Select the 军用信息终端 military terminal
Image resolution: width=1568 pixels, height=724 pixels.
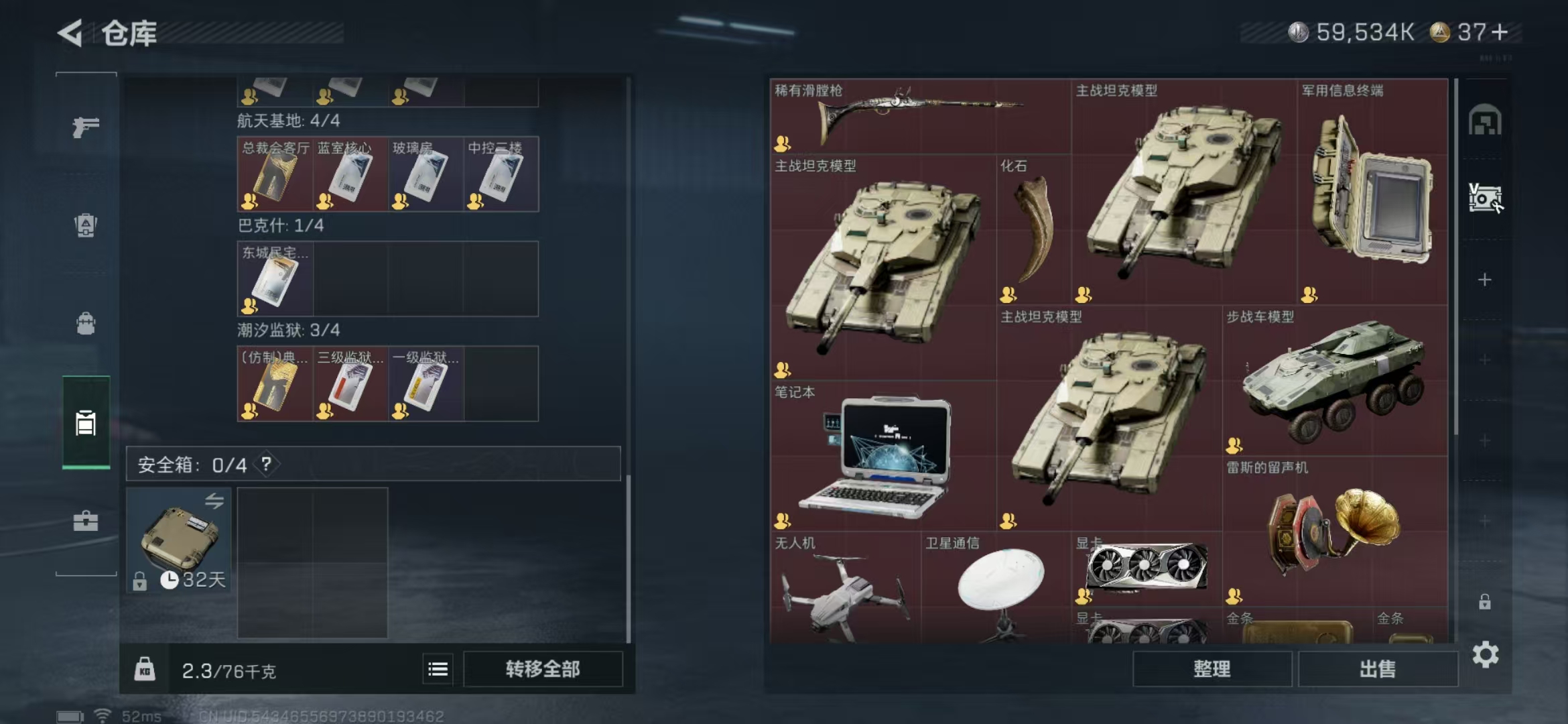1372,192
